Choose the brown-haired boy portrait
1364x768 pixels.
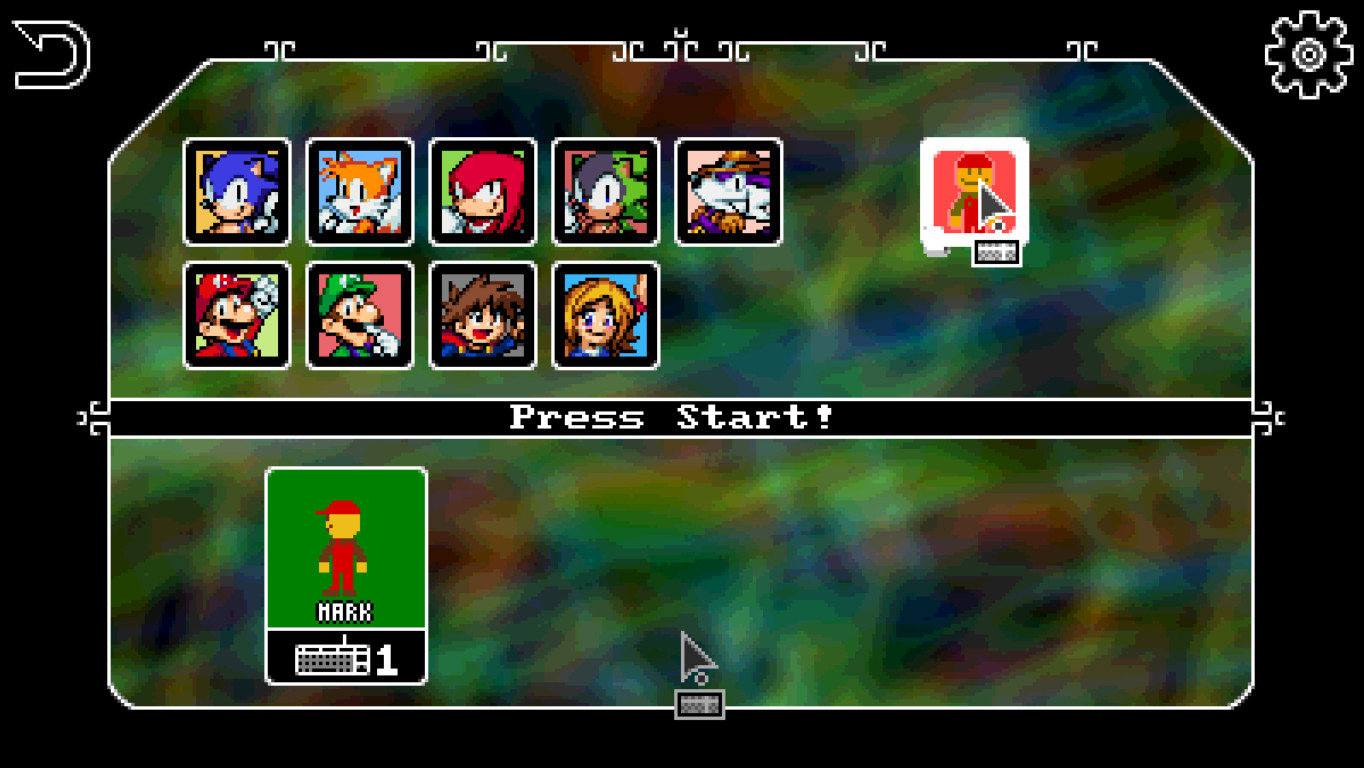click(482, 316)
